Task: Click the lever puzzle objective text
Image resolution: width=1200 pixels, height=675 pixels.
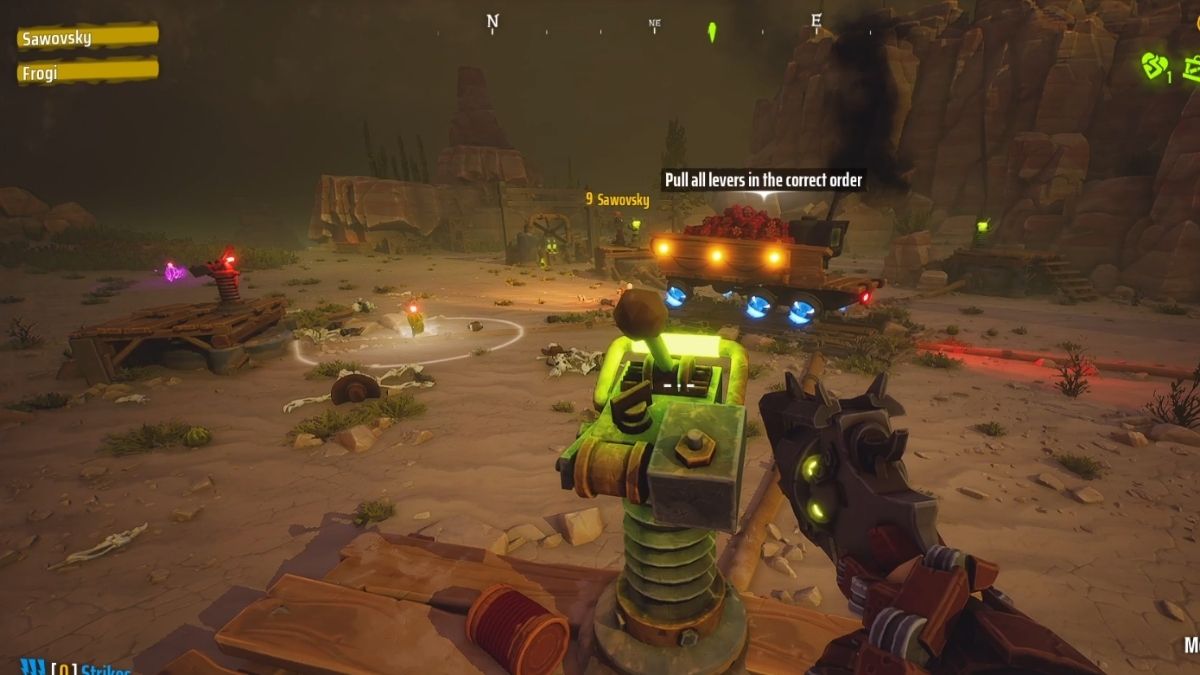Action: coord(763,180)
